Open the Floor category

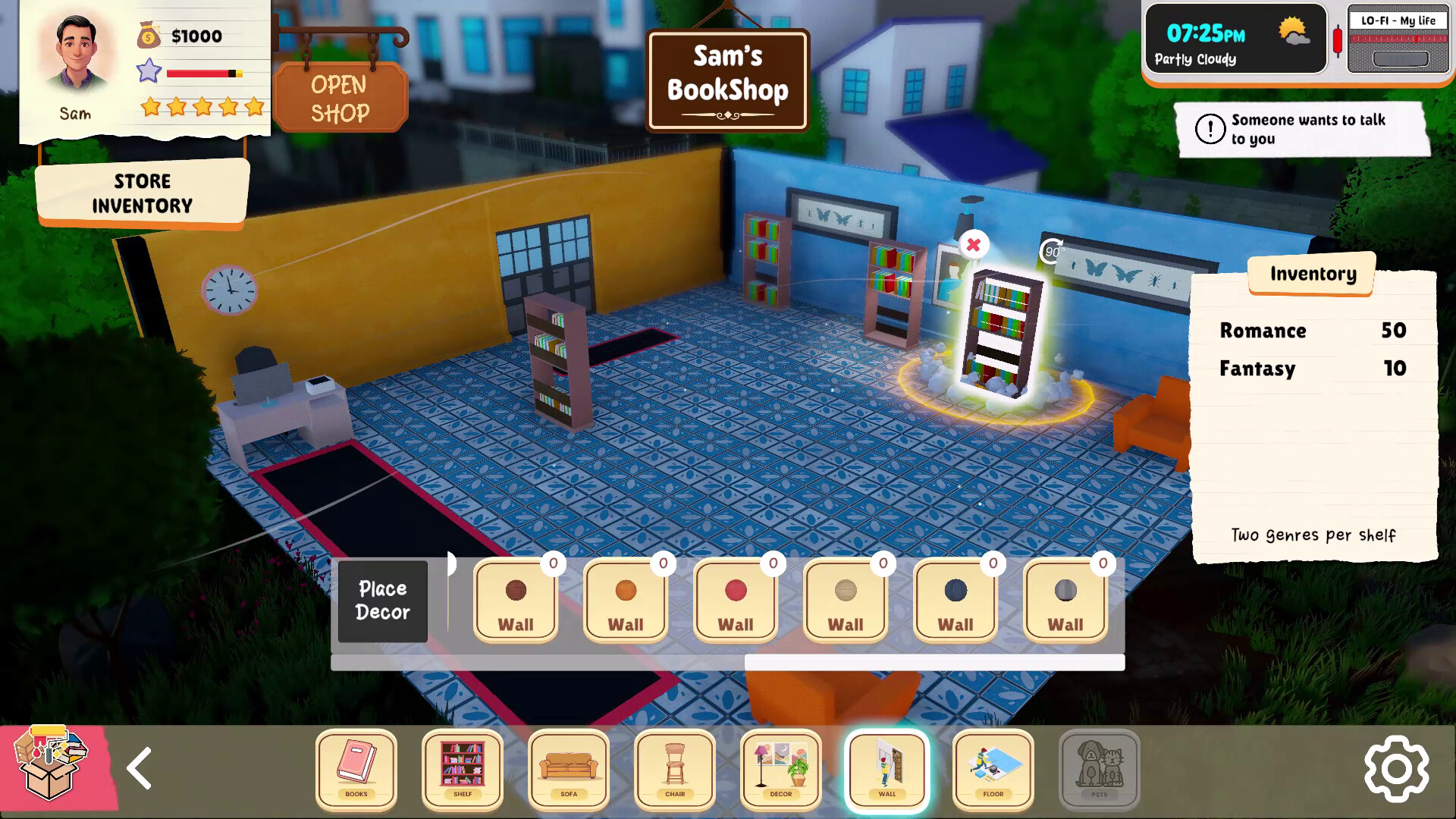point(992,770)
